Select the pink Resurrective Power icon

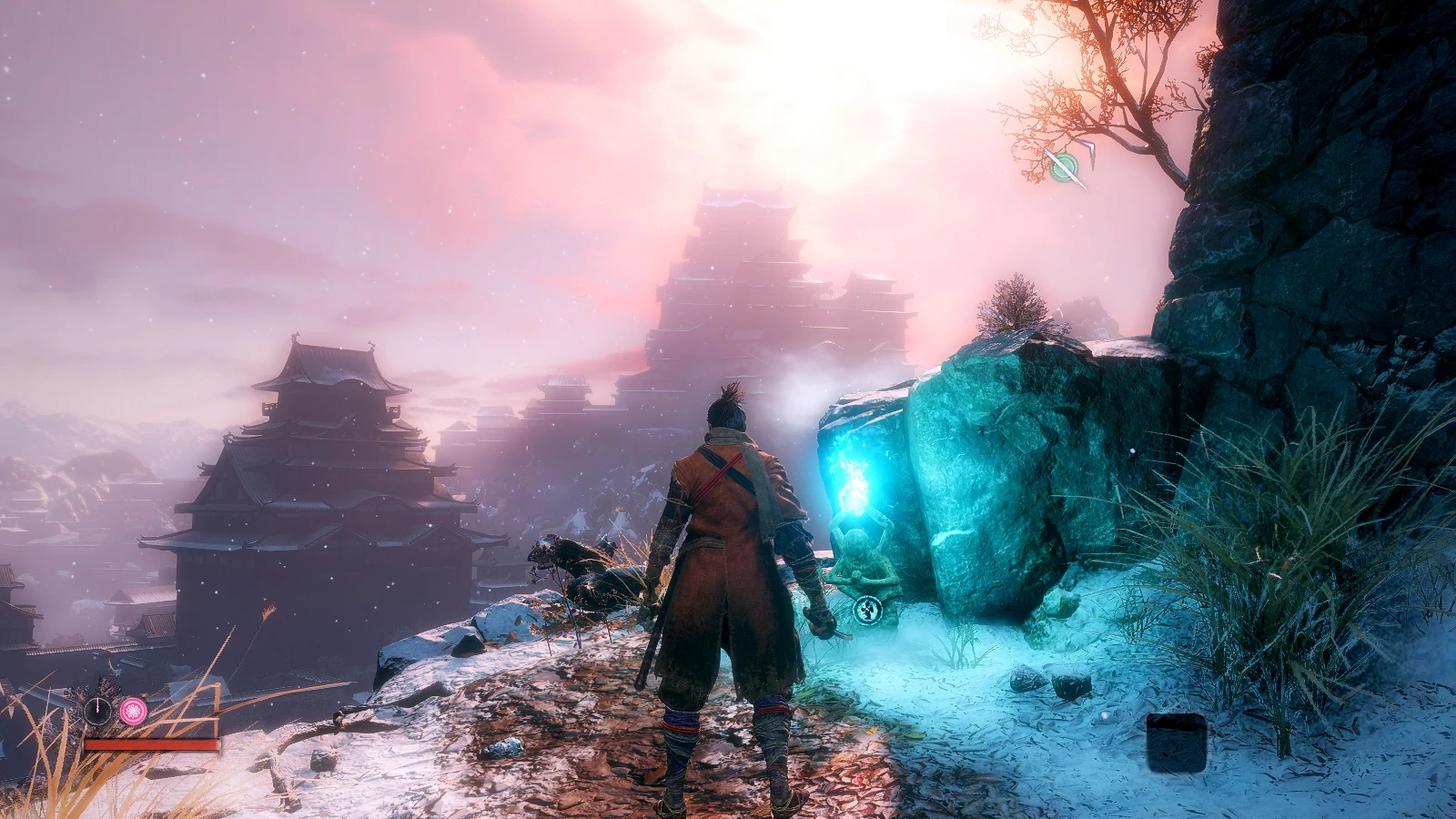point(133,712)
